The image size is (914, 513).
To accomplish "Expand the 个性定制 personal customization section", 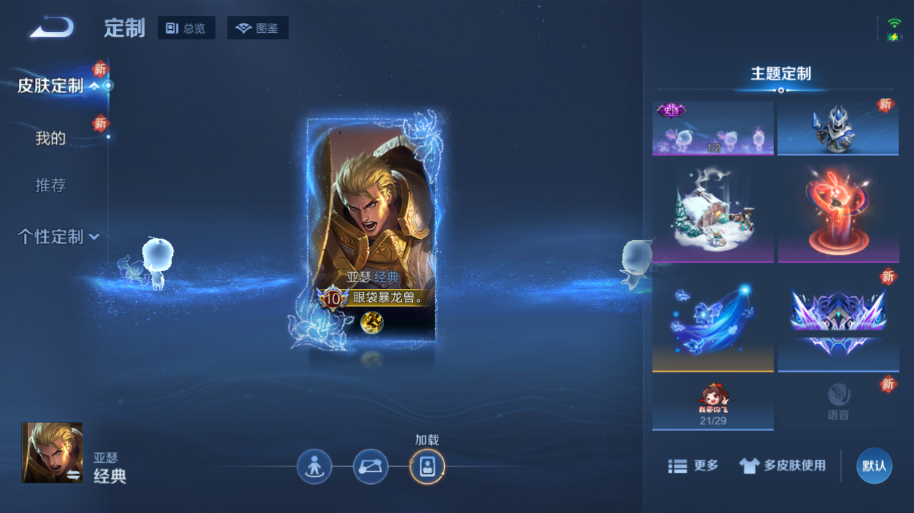I will [58, 237].
